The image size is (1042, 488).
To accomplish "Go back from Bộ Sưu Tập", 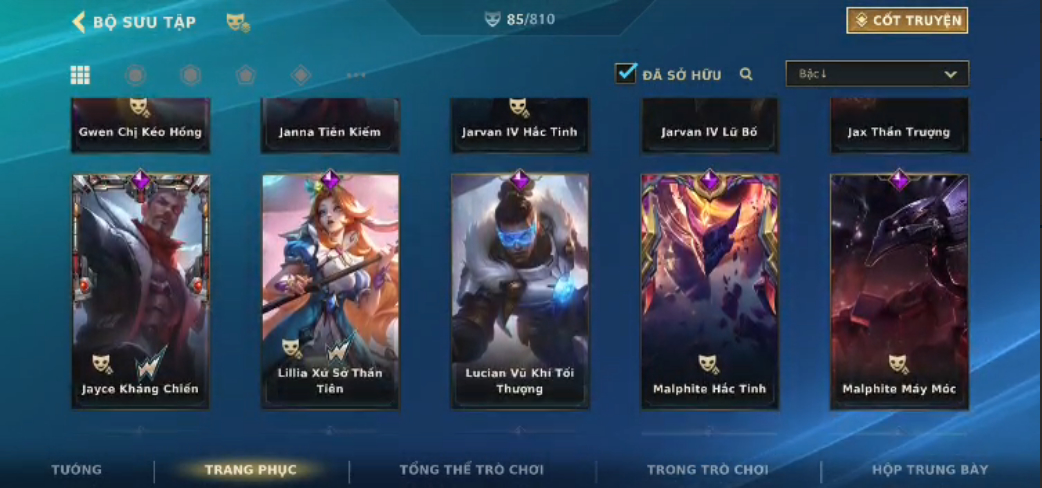I will point(79,22).
